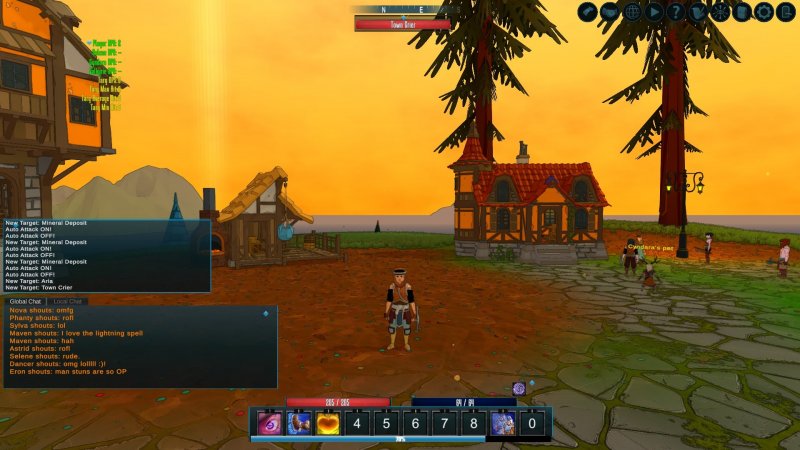Activate the purple swirl ability in hotbar

pyautogui.click(x=268, y=423)
